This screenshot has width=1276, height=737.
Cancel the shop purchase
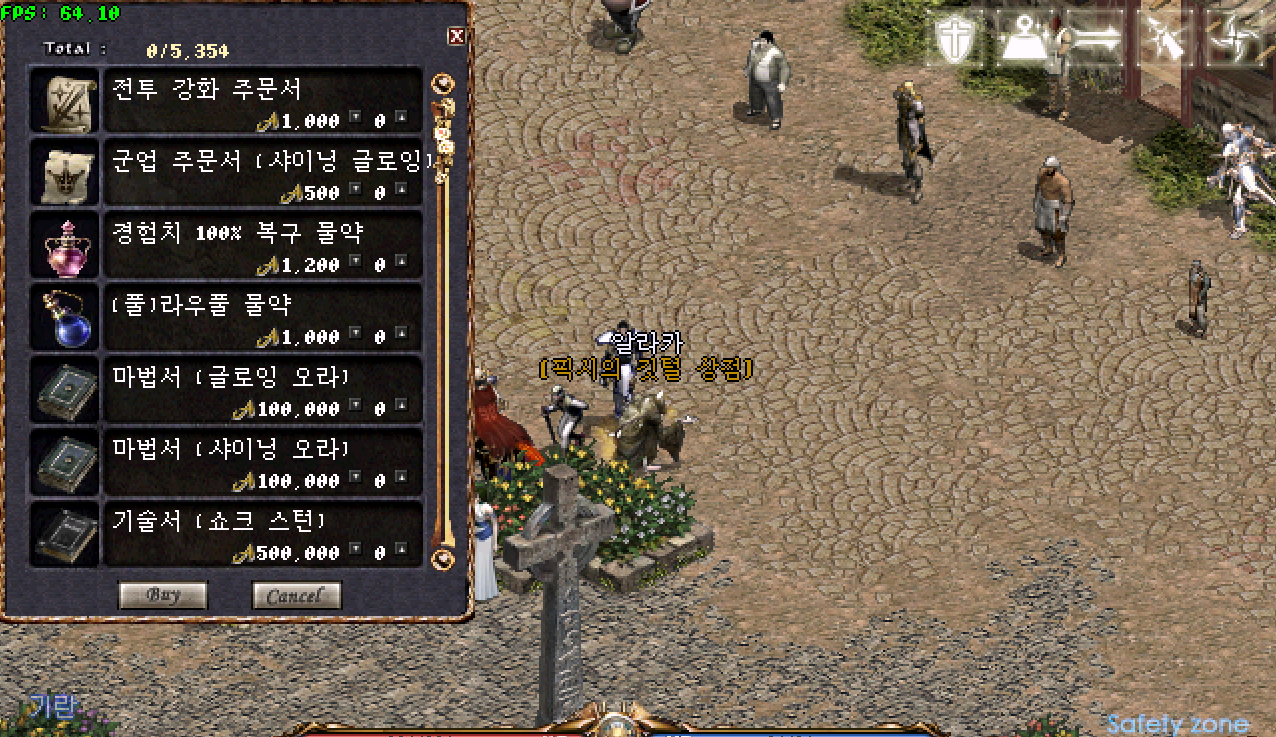click(296, 596)
